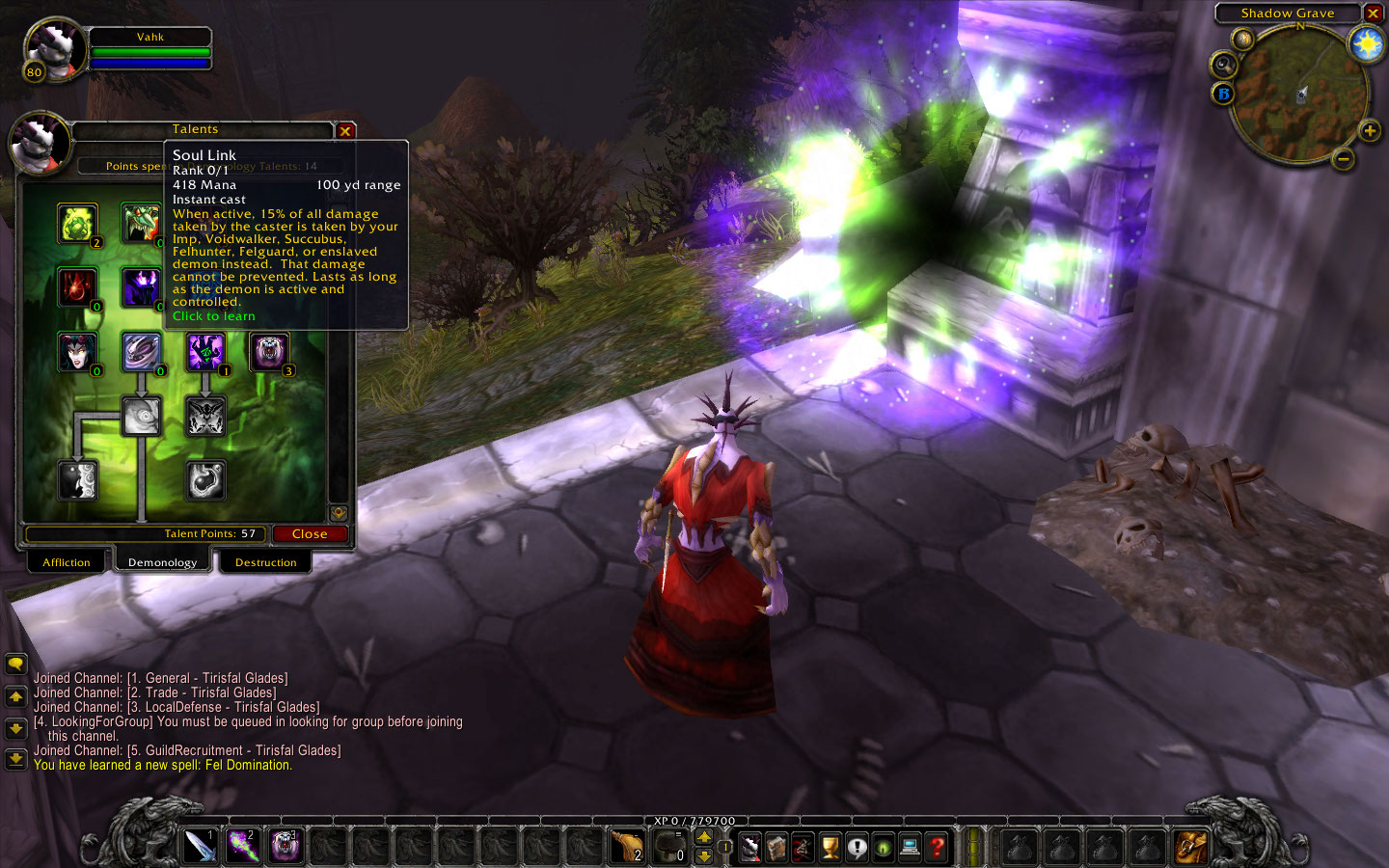Open the chat bubble menu button
1389x868 pixels.
point(15,664)
